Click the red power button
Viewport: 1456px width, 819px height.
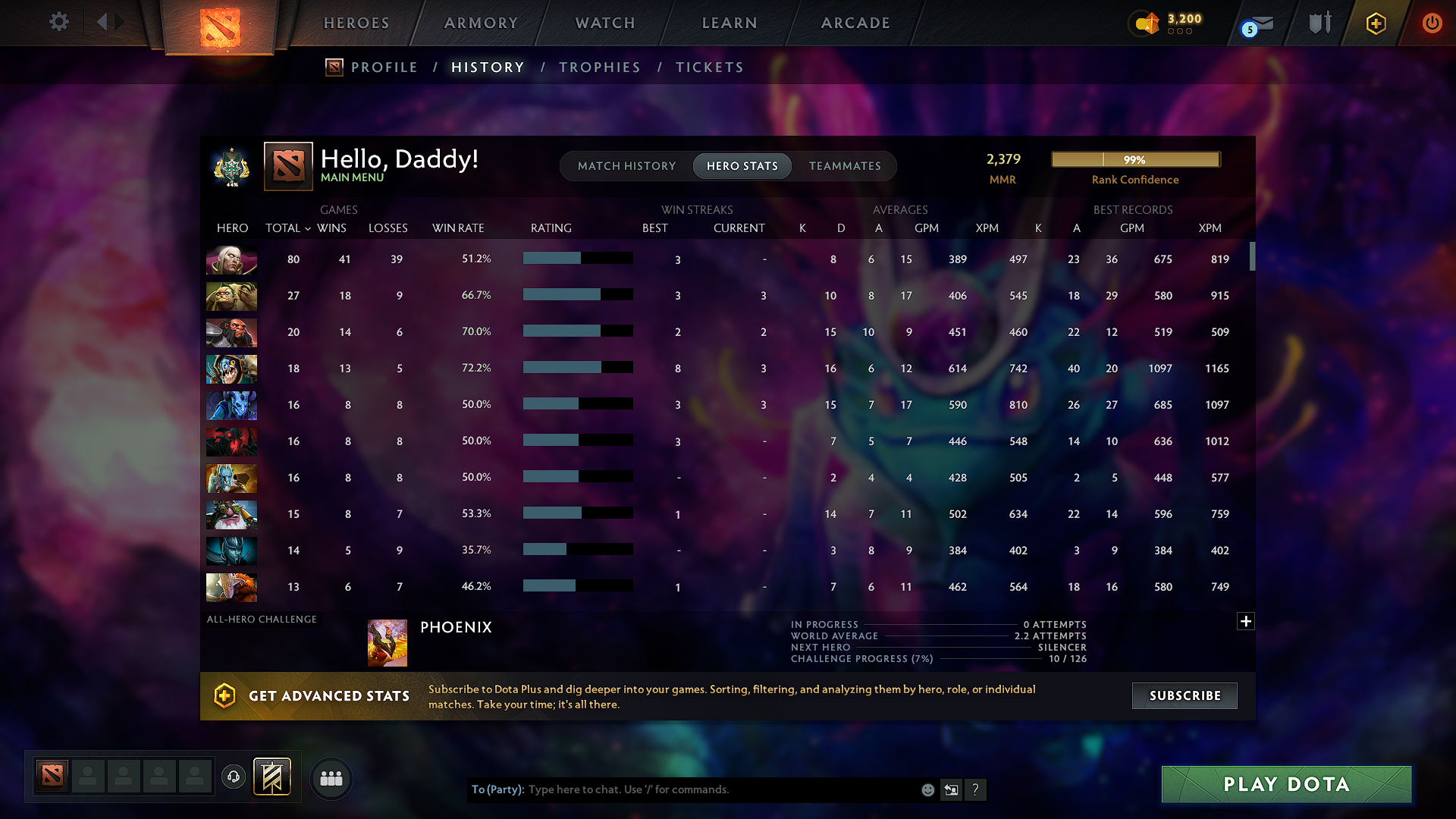(1432, 24)
